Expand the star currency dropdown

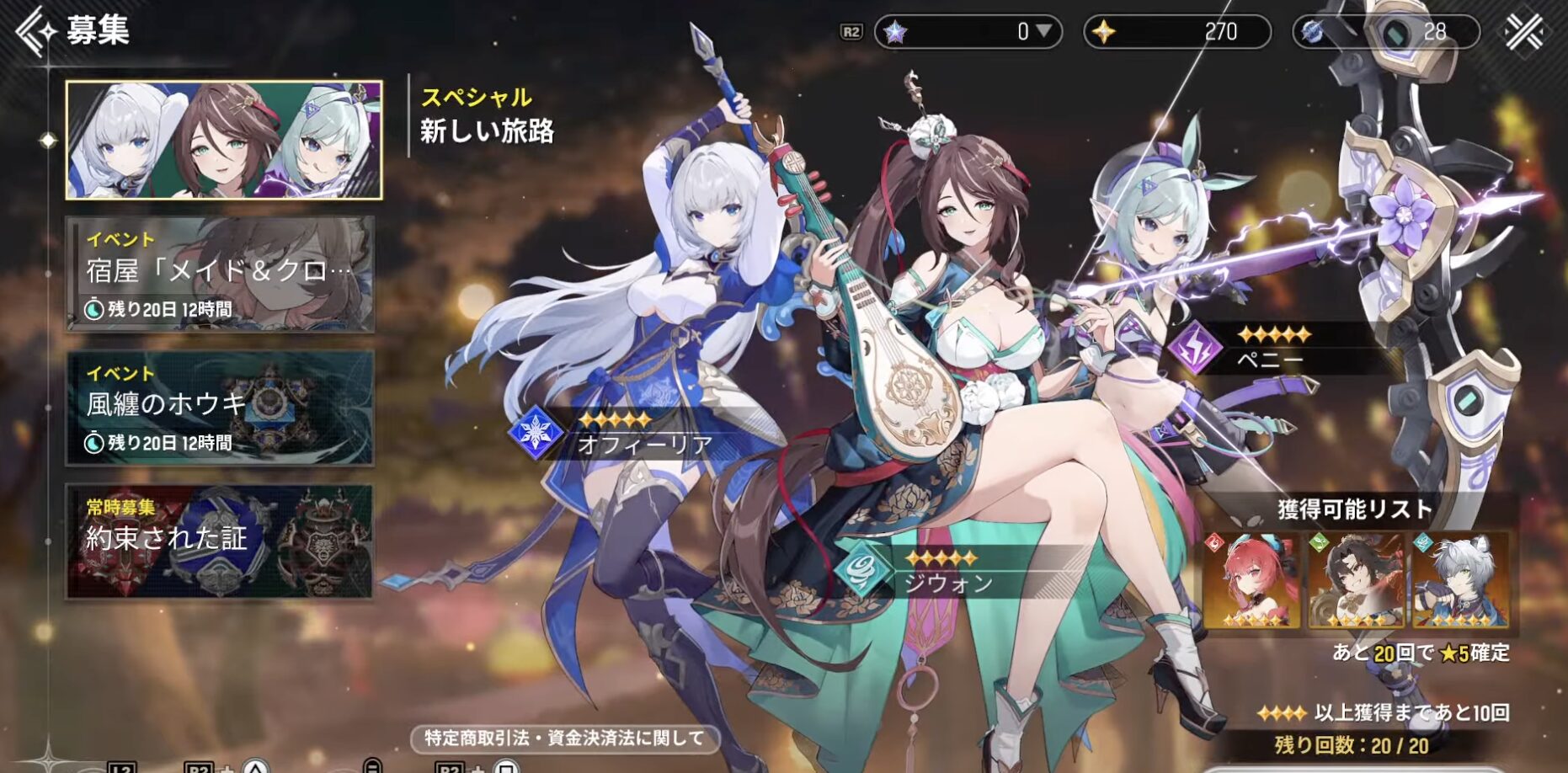point(1043,31)
